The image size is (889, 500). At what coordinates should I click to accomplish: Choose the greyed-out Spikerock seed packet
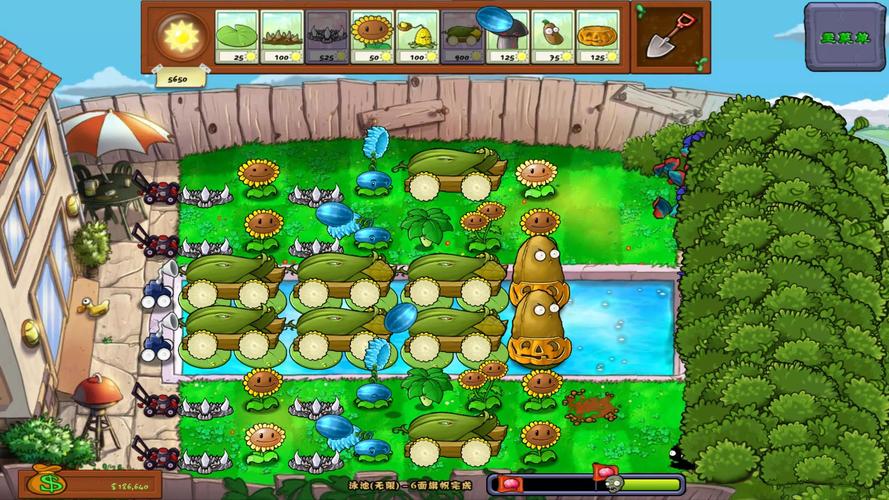tap(327, 37)
